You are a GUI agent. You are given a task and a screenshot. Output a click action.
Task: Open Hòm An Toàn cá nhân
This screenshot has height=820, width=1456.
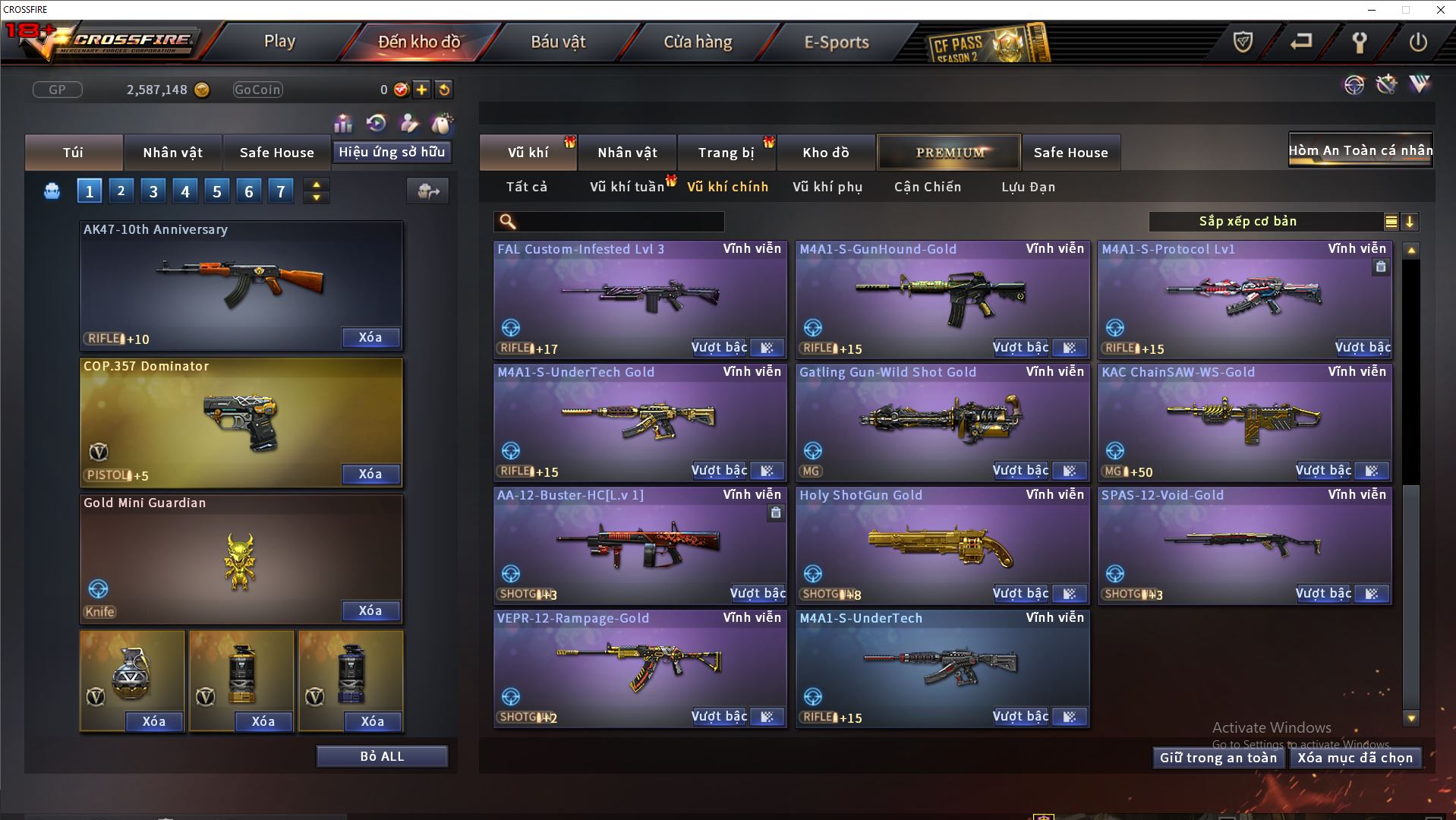point(1360,150)
